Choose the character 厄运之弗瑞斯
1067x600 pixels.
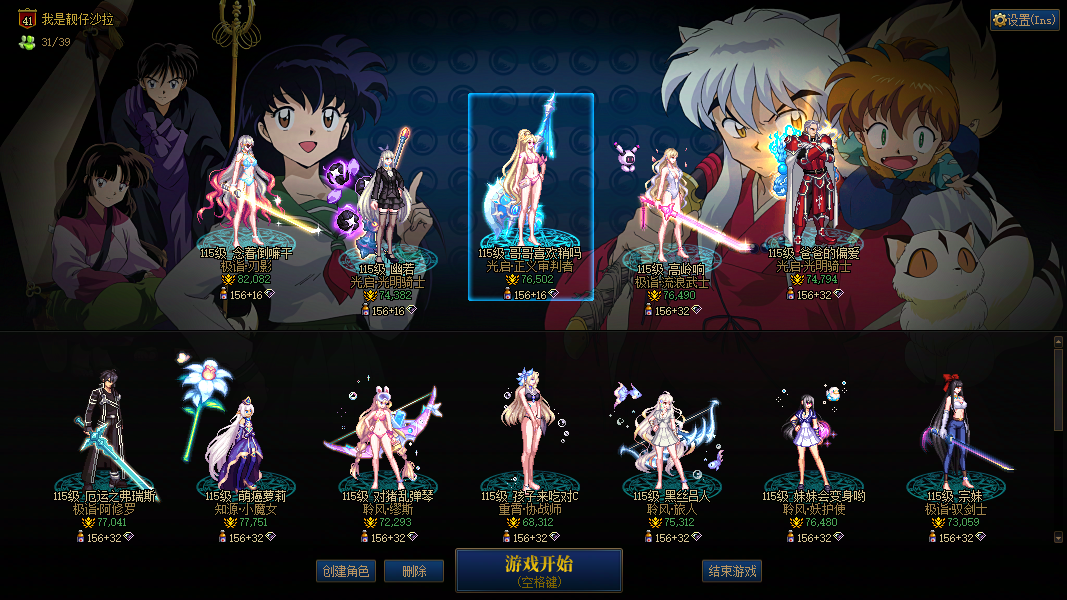coord(104,440)
